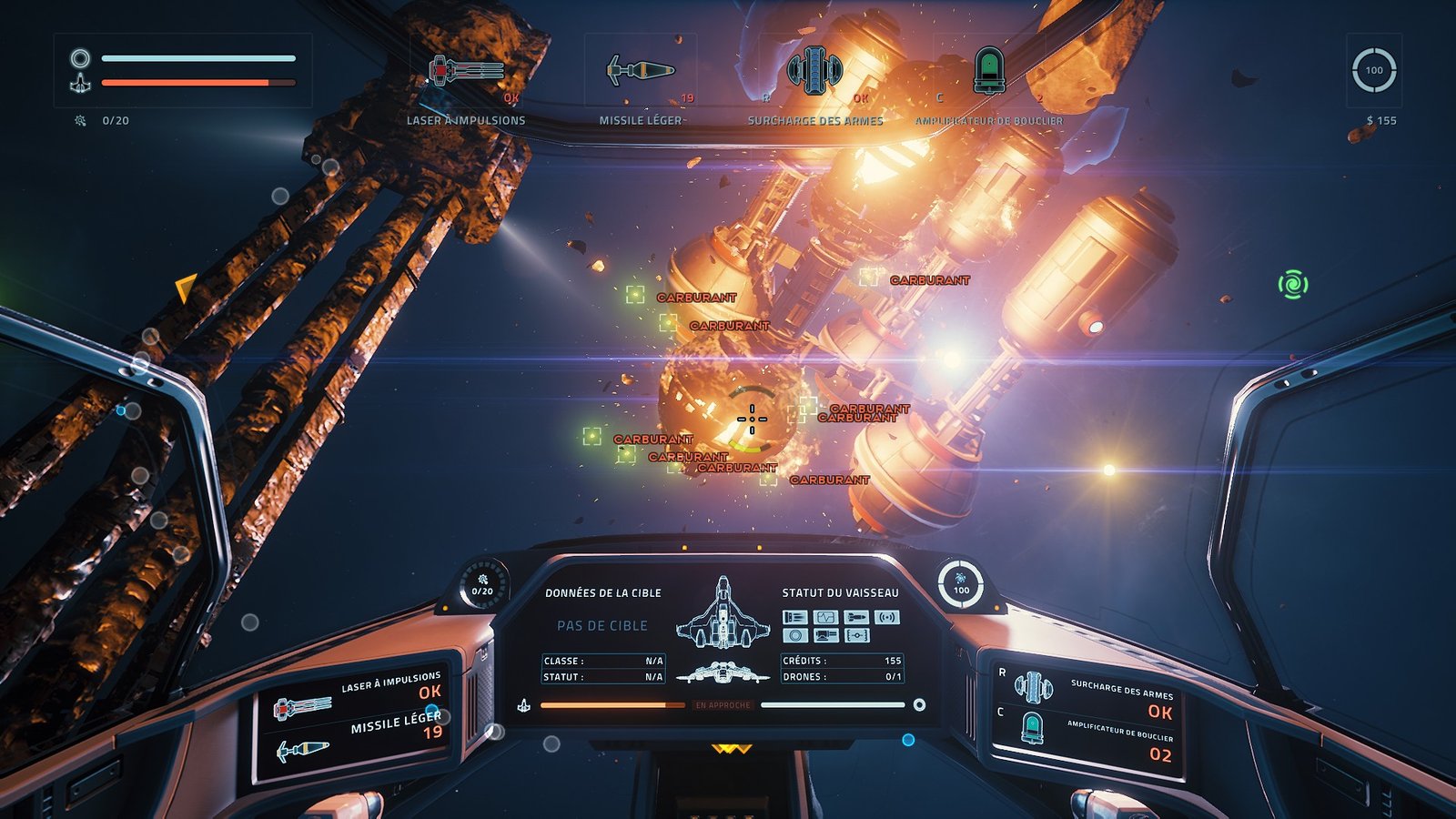The height and width of the screenshot is (819, 1456).
Task: Select the yellow arrow offscreen marker
Action: pos(186,288)
